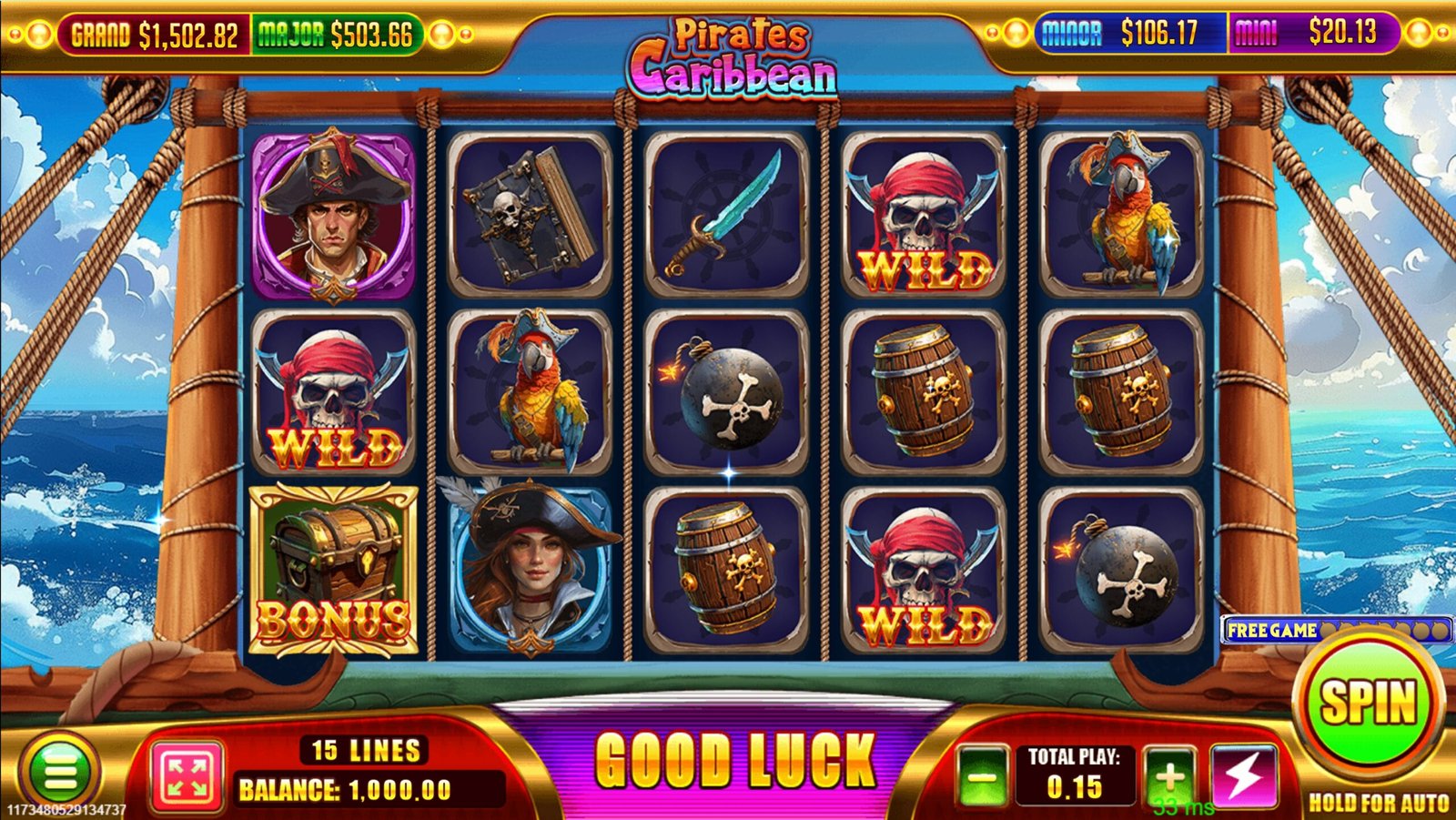This screenshot has width=1456, height=820.
Task: Activate the lightning bolt turbo button
Action: (x=1243, y=776)
